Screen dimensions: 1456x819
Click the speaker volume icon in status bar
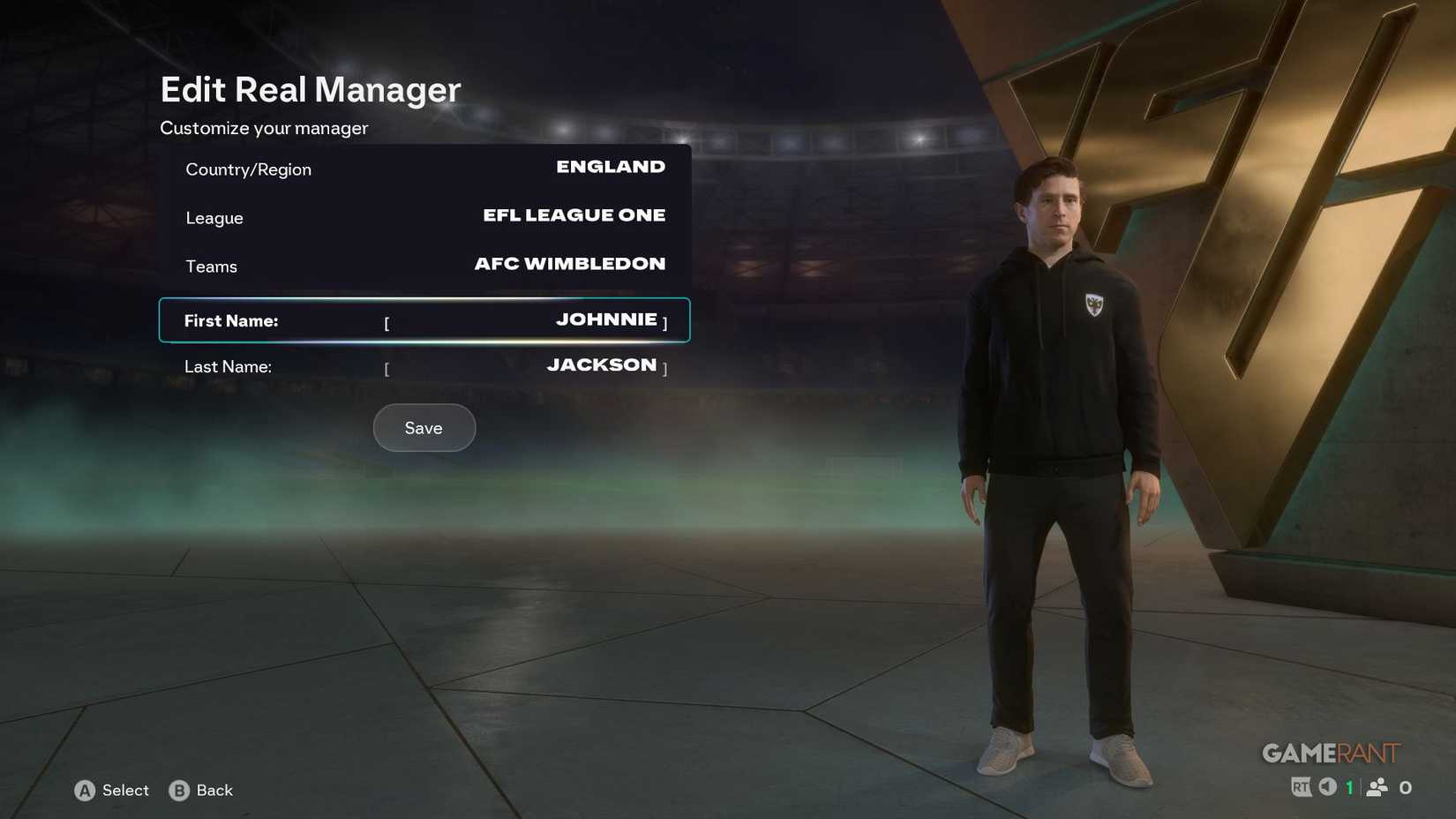coord(1327,786)
